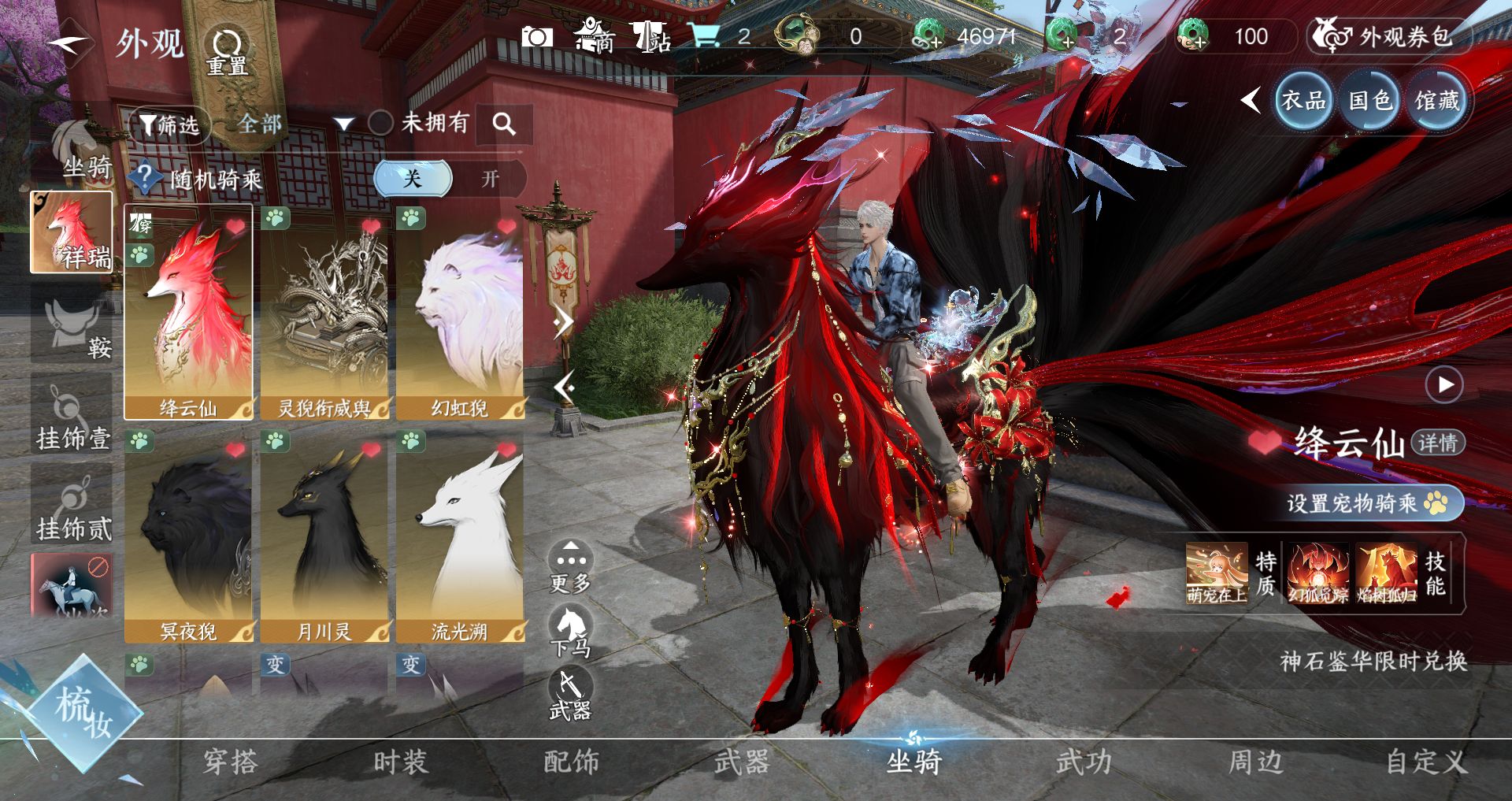Image resolution: width=1512 pixels, height=801 pixels.
Task: Switch to the 时装 bottom tab
Action: click(400, 762)
